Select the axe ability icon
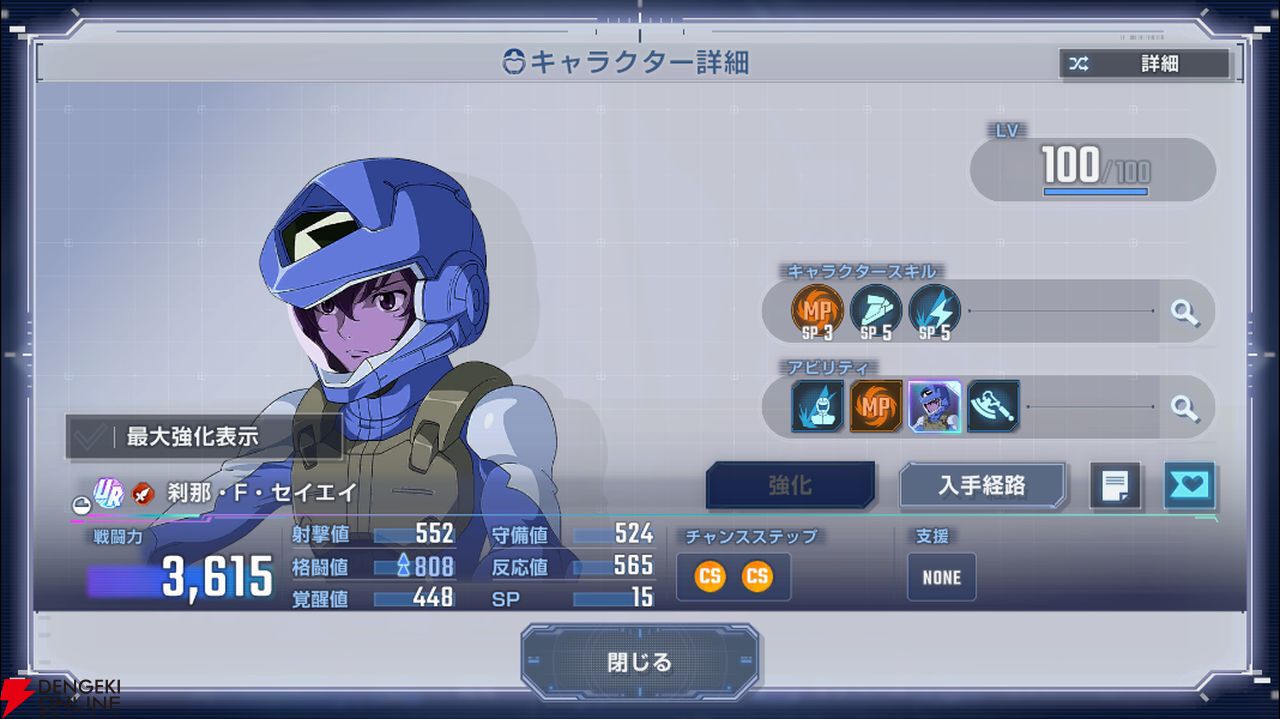1280x719 pixels. pos(993,406)
